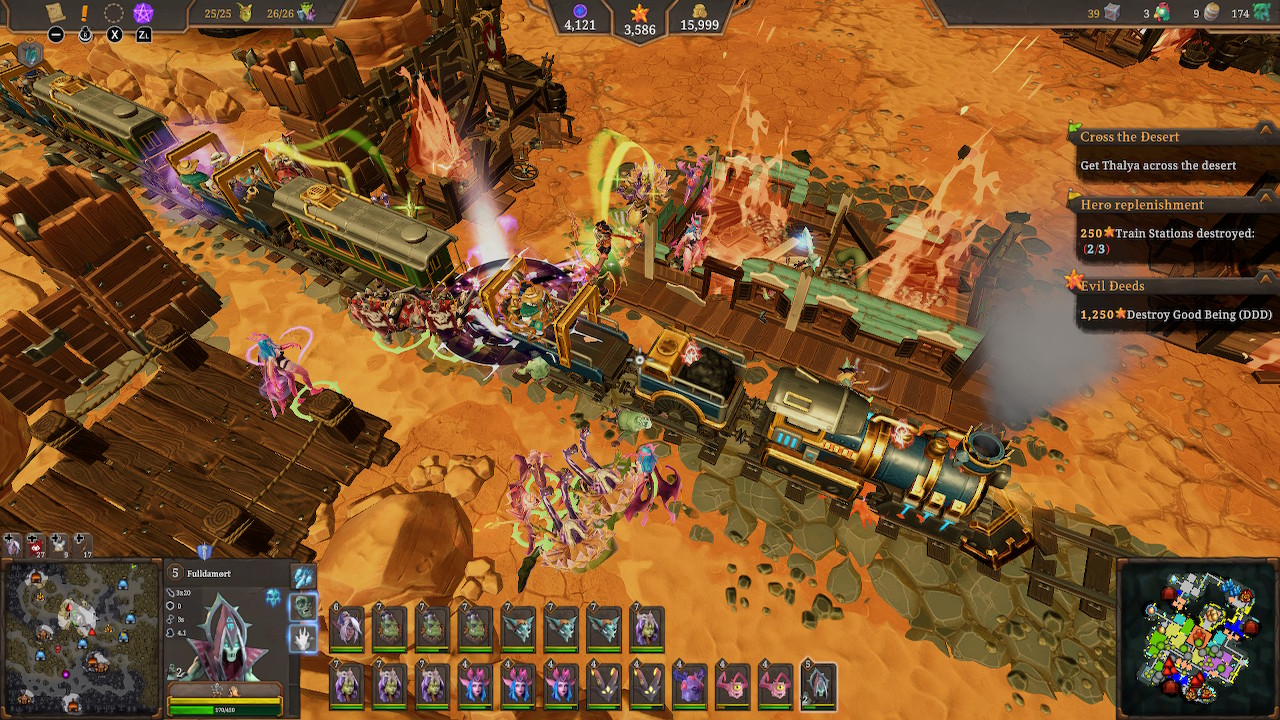Open the purple pentagram spellbook icon
1280x720 pixels.
(x=143, y=12)
